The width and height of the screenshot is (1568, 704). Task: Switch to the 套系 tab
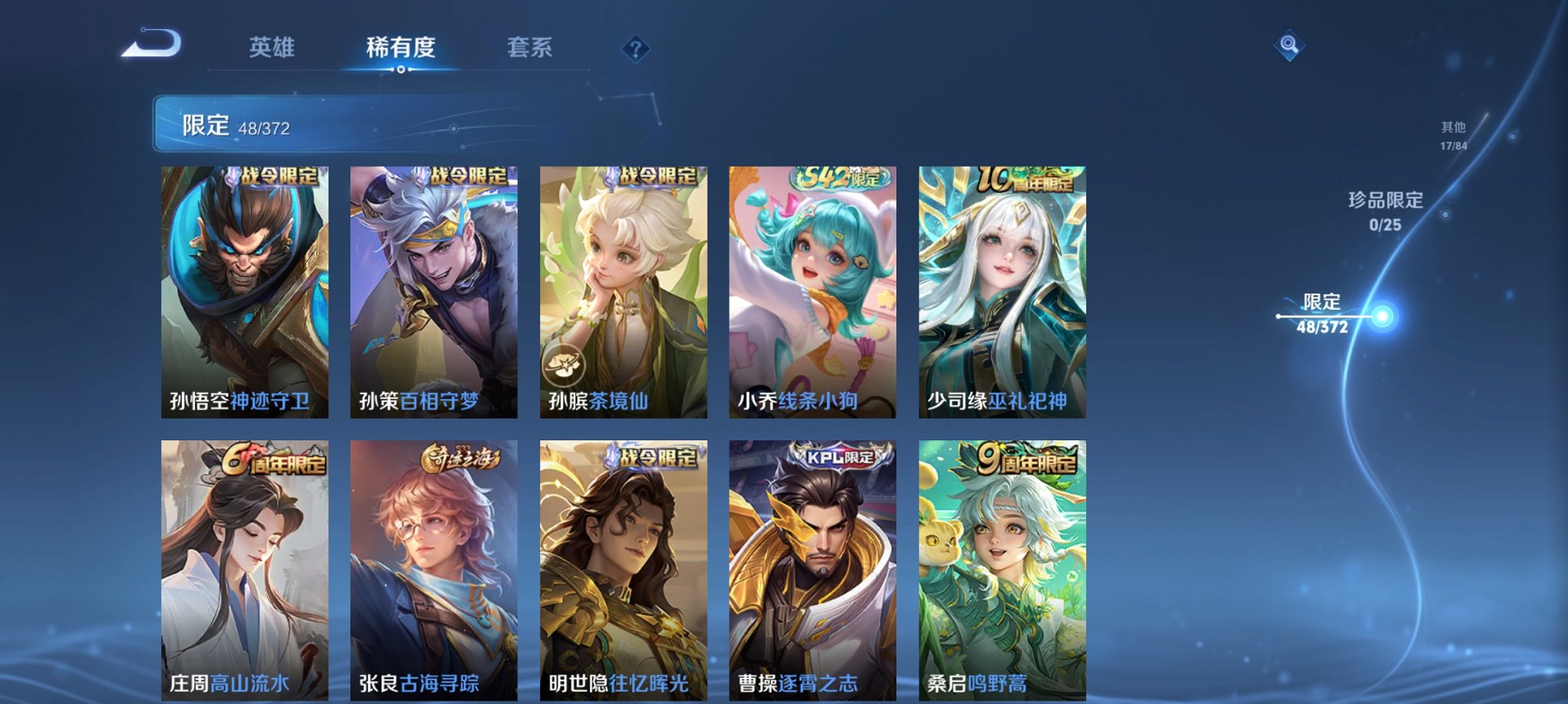(528, 47)
